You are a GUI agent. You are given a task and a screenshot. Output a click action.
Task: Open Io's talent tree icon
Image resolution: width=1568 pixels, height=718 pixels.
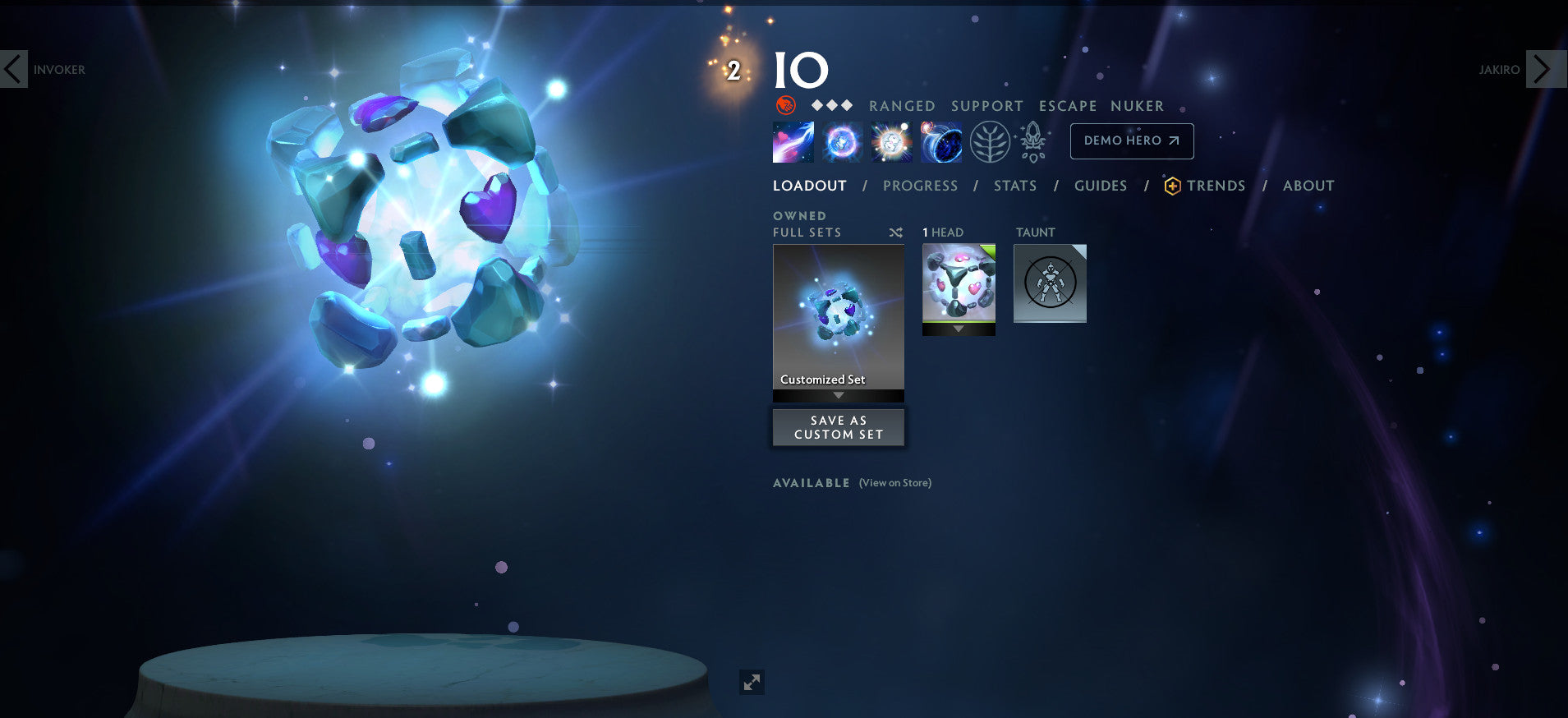point(991,141)
